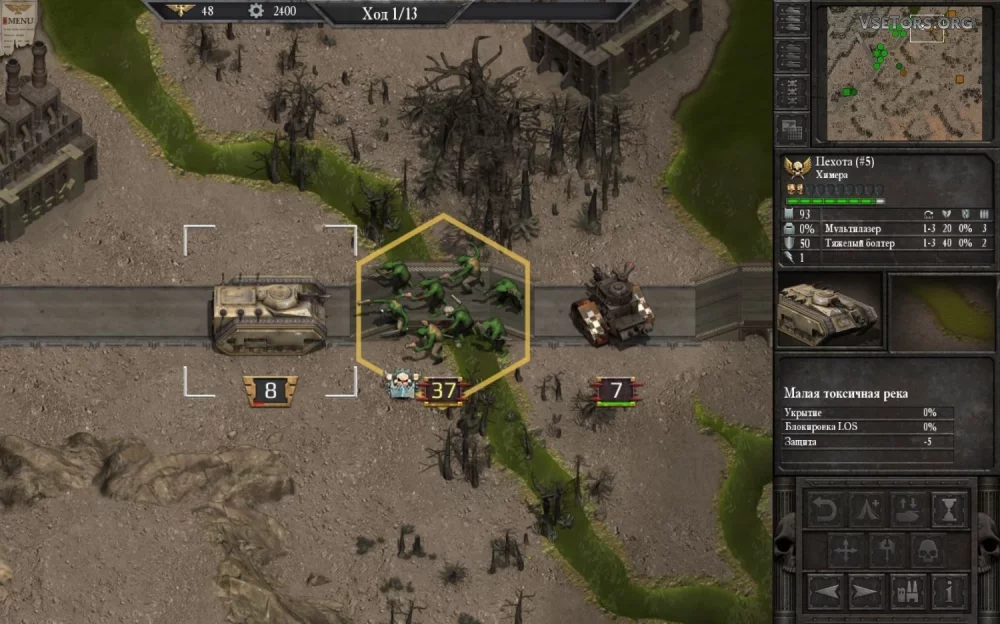This screenshot has width=1000, height=624.
Task: Activate the four-way move arrows button
Action: pos(846,551)
